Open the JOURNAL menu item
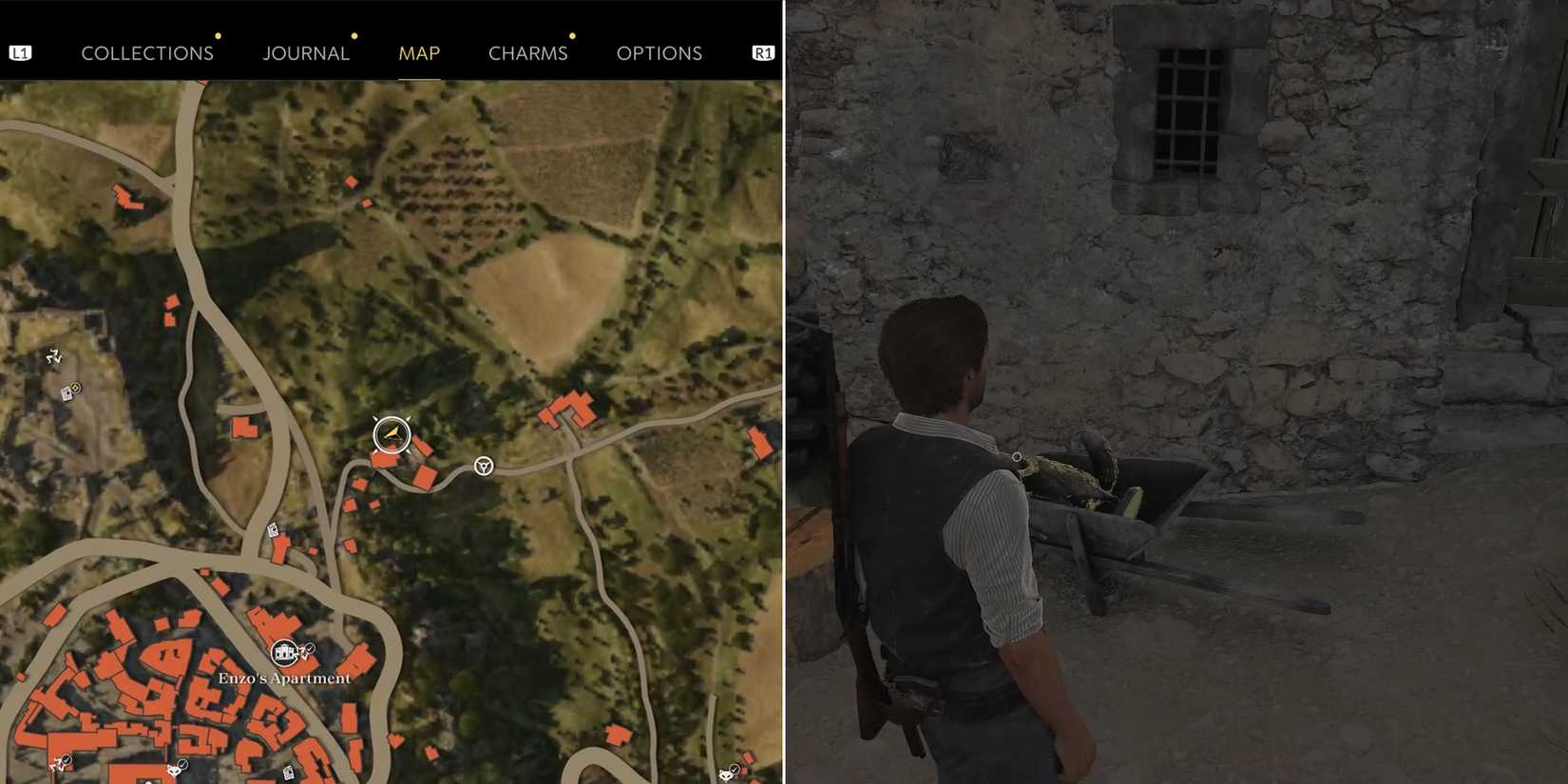The width and height of the screenshot is (1568, 784). 306,53
